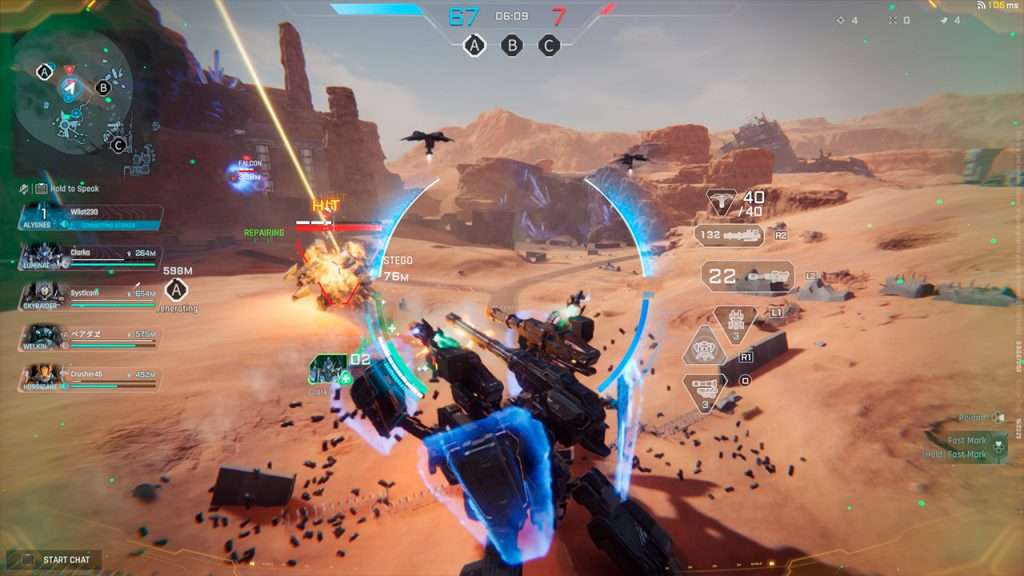1024x576 pixels.
Task: Select capture point A at top center
Action: point(475,45)
